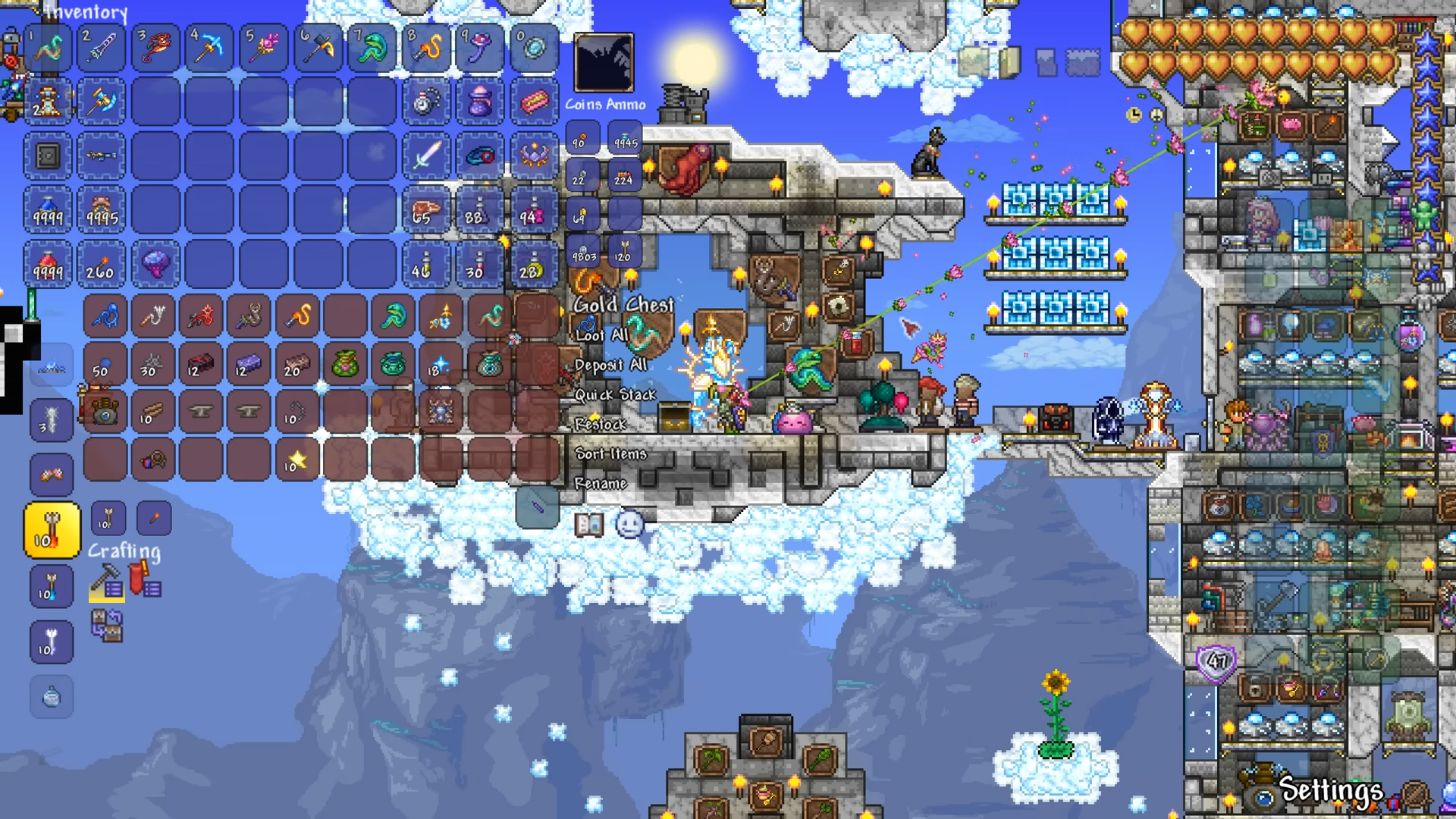1456x819 pixels.
Task: Open the emote face menu
Action: [629, 524]
